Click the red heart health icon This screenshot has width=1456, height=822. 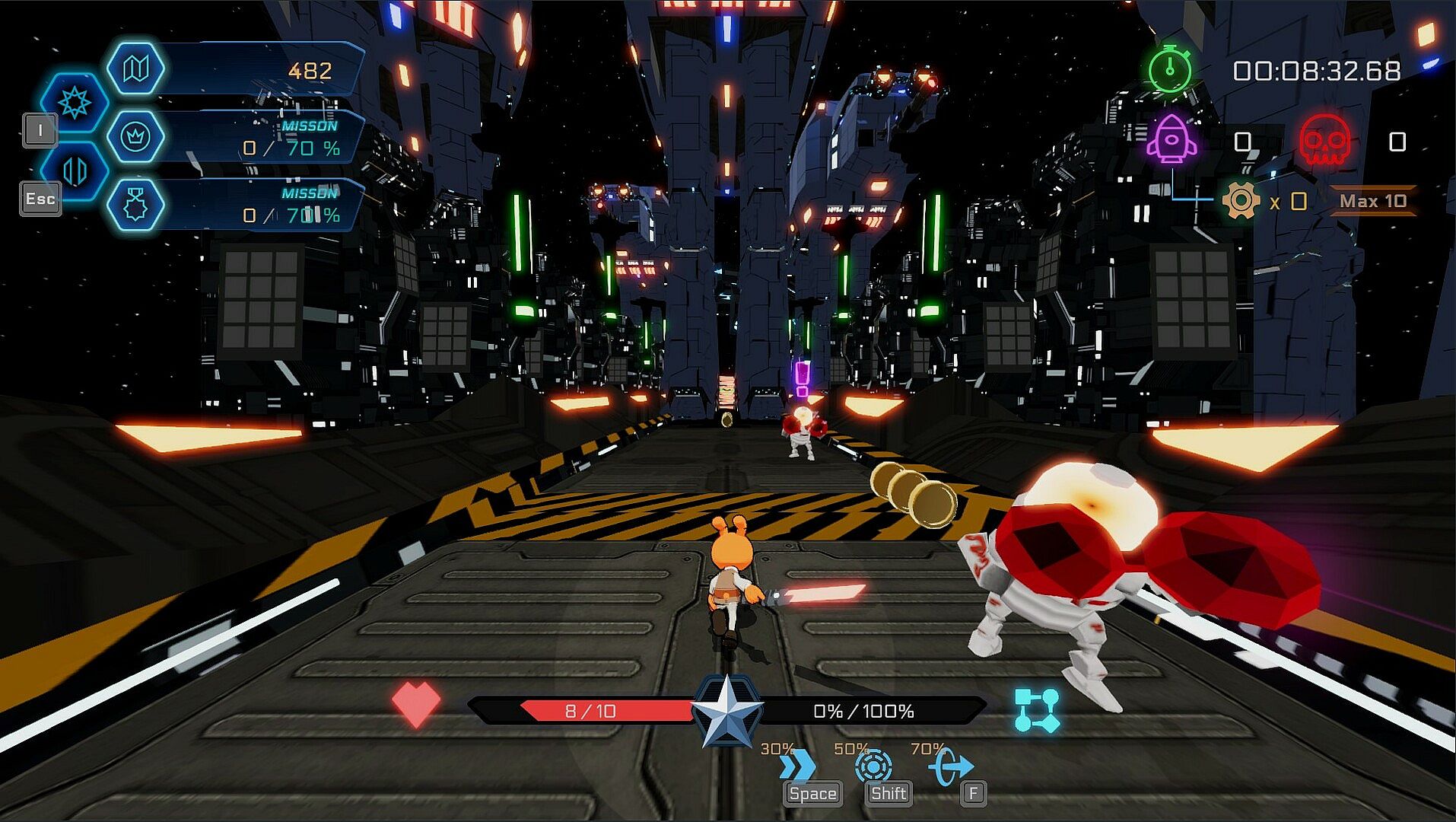[415, 703]
